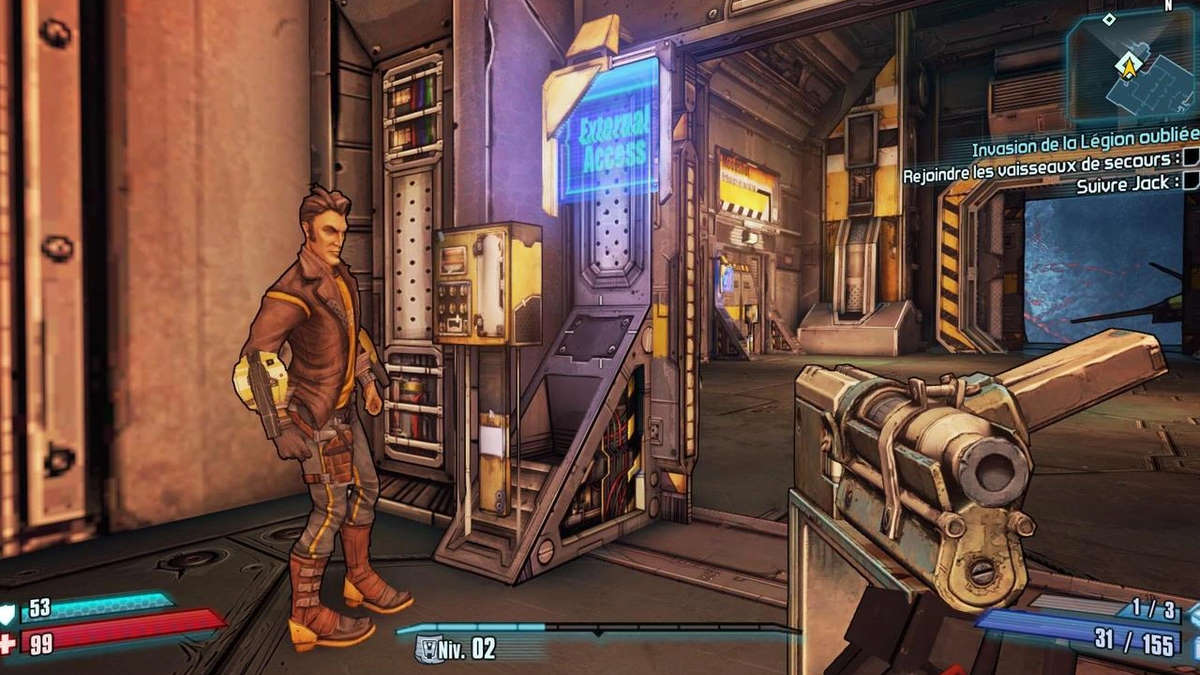Viewport: 1200px width, 675px height.
Task: Open the minimap in the corner
Action: click(x=1133, y=66)
